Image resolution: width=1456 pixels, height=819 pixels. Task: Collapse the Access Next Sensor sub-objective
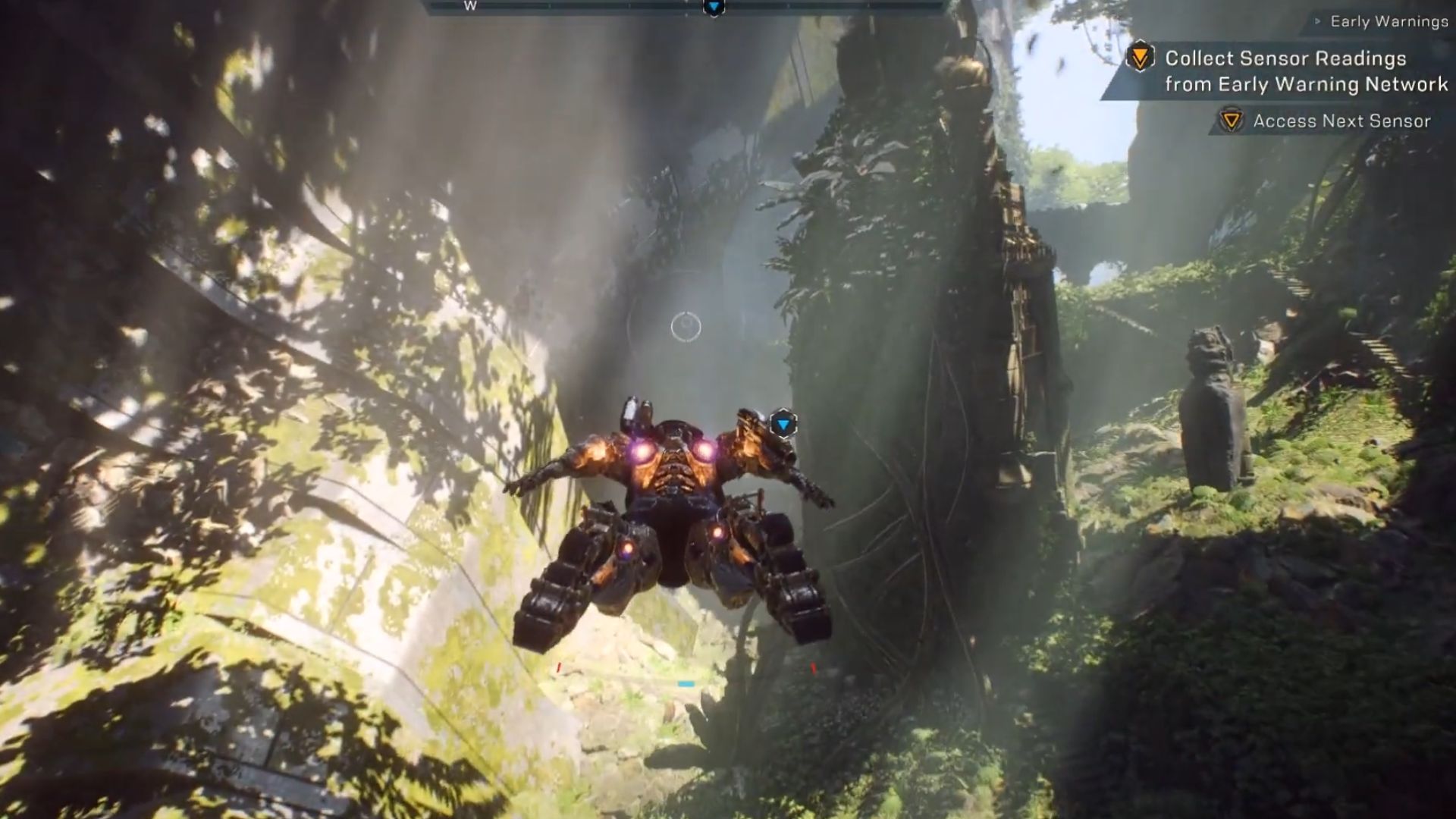pos(1342,120)
